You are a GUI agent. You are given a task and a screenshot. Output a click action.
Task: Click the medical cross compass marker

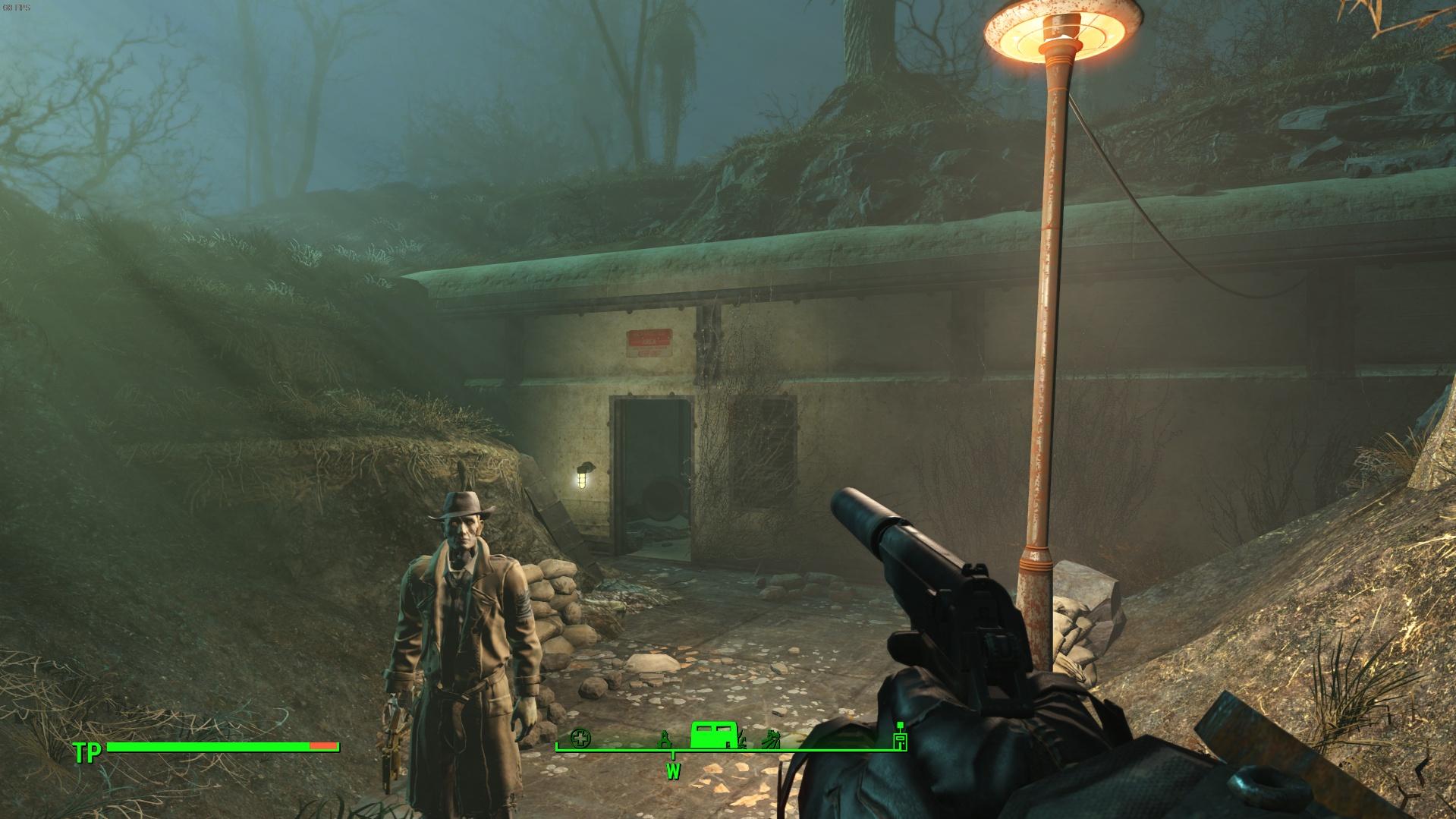coord(580,737)
